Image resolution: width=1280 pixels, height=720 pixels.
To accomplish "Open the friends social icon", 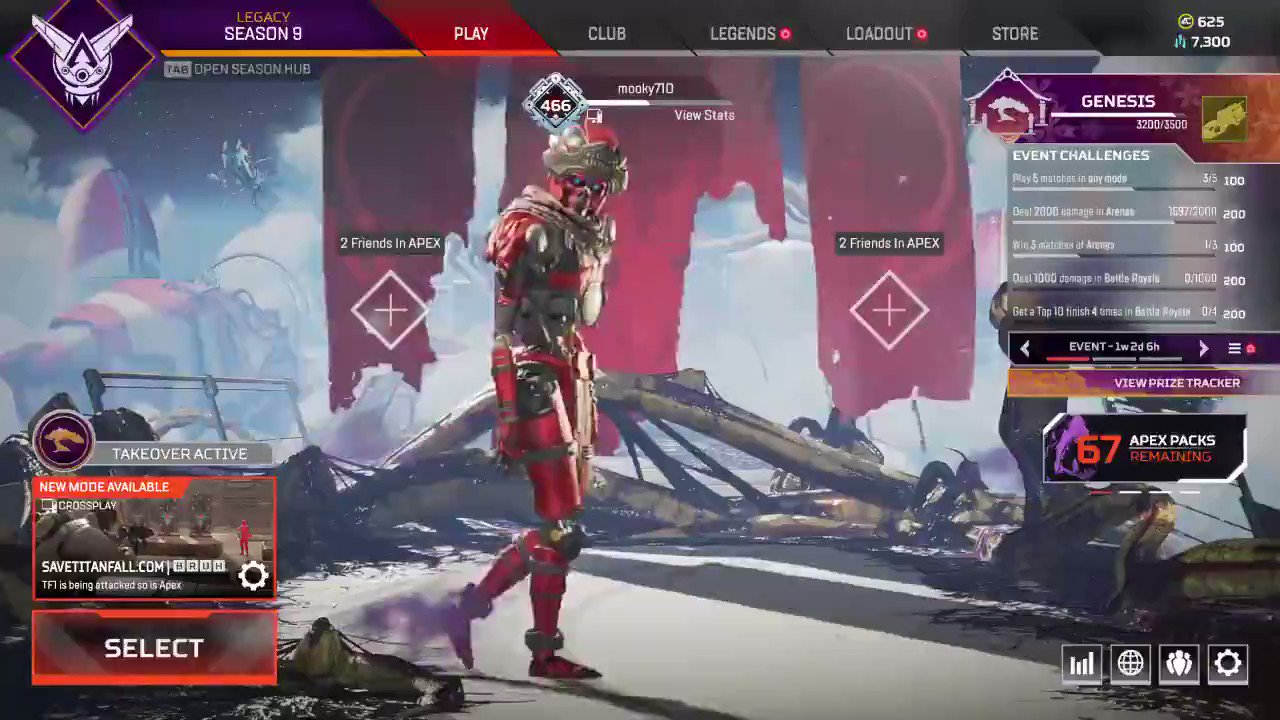I will [1178, 663].
